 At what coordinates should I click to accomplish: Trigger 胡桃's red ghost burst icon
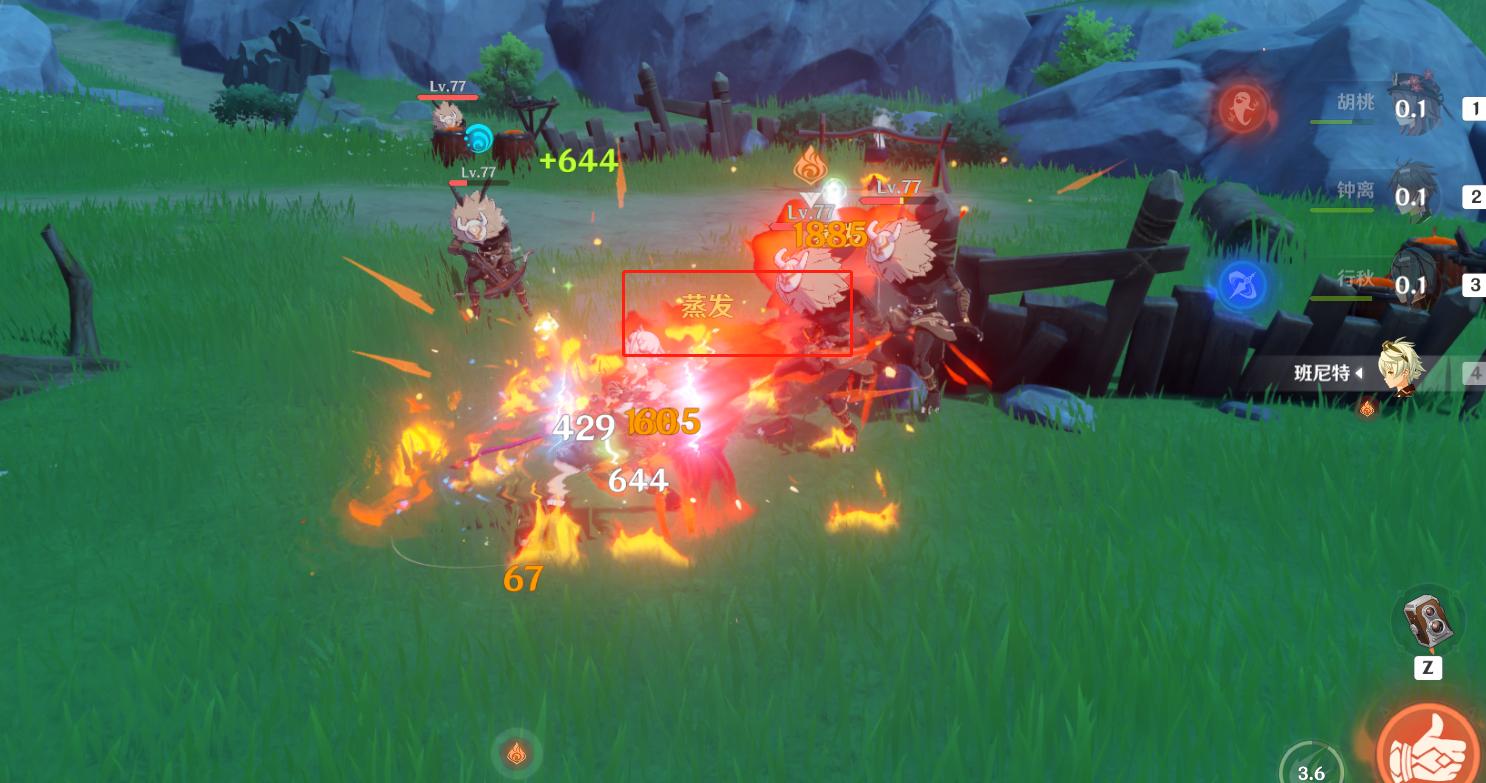pos(1243,107)
